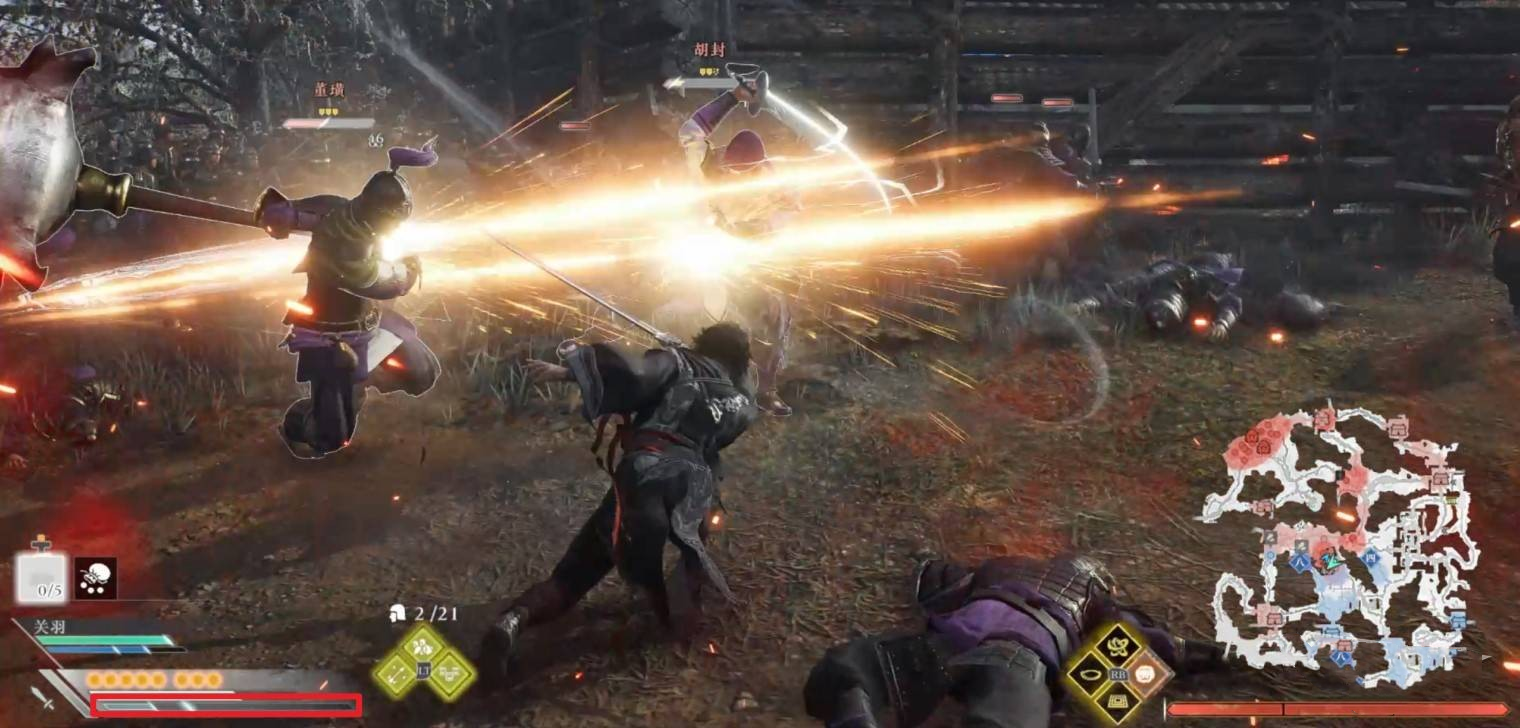
Task: Click the sword weapon icon by the gauge
Action: tap(42, 699)
